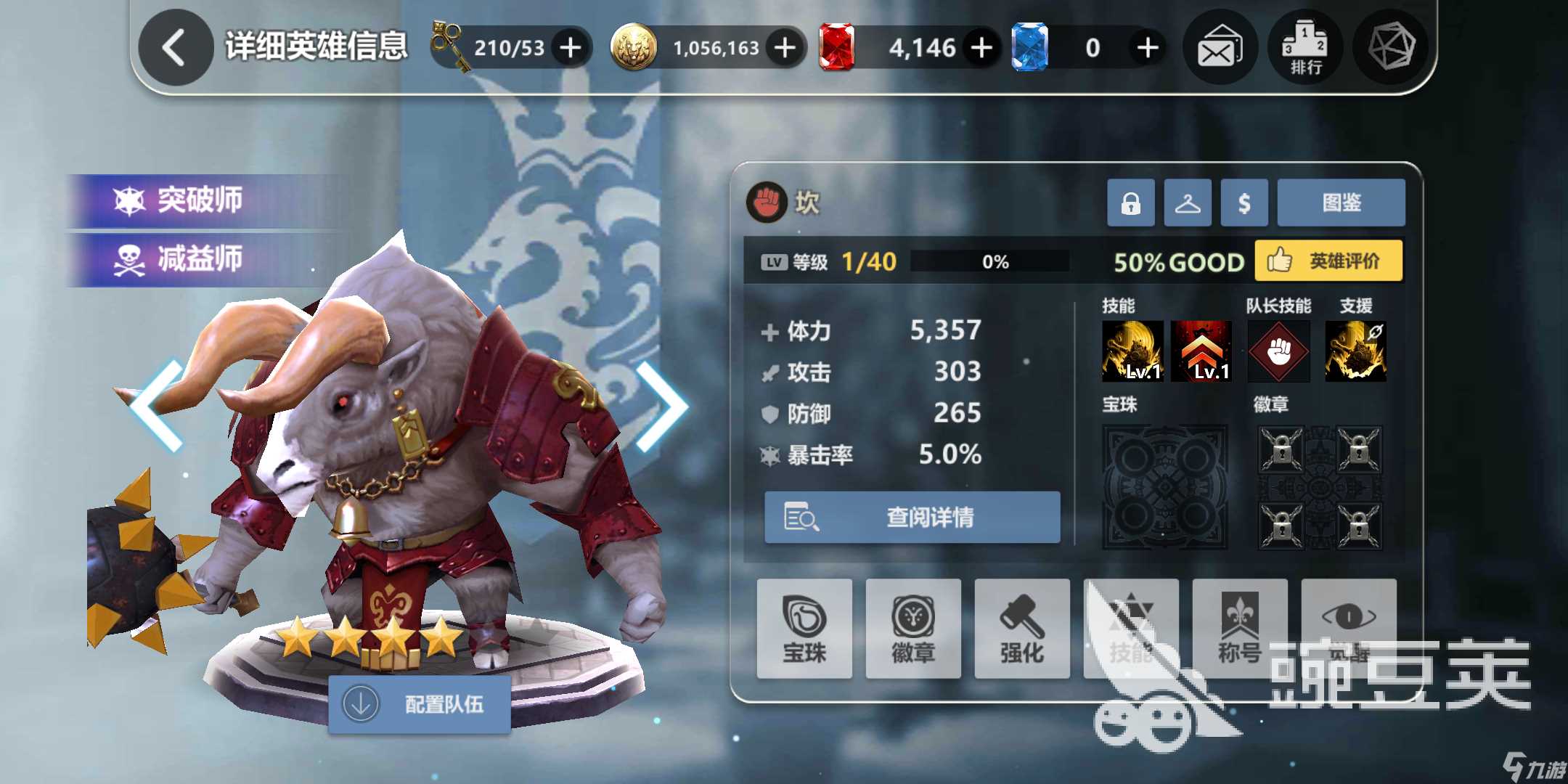Open the 徽章 (badge) panel icon
The image size is (1568, 784).
coord(913,629)
